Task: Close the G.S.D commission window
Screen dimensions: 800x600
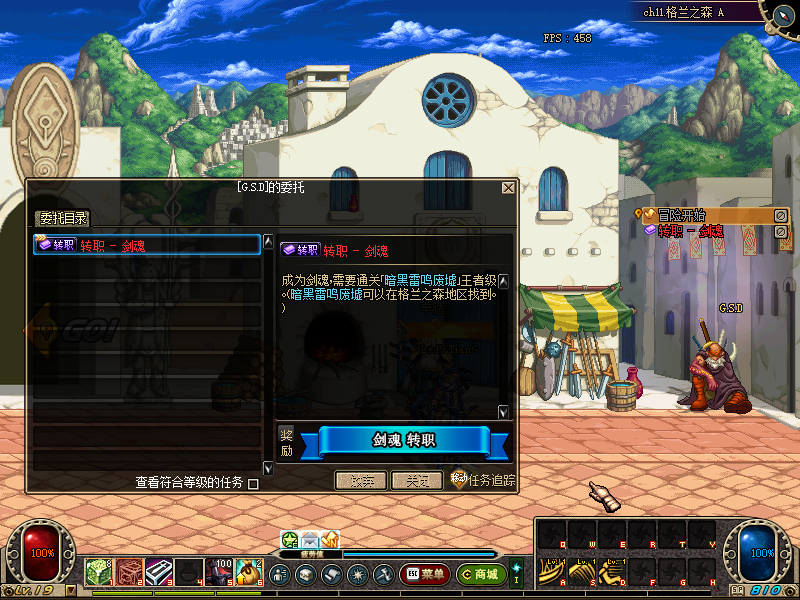Action: click(508, 188)
